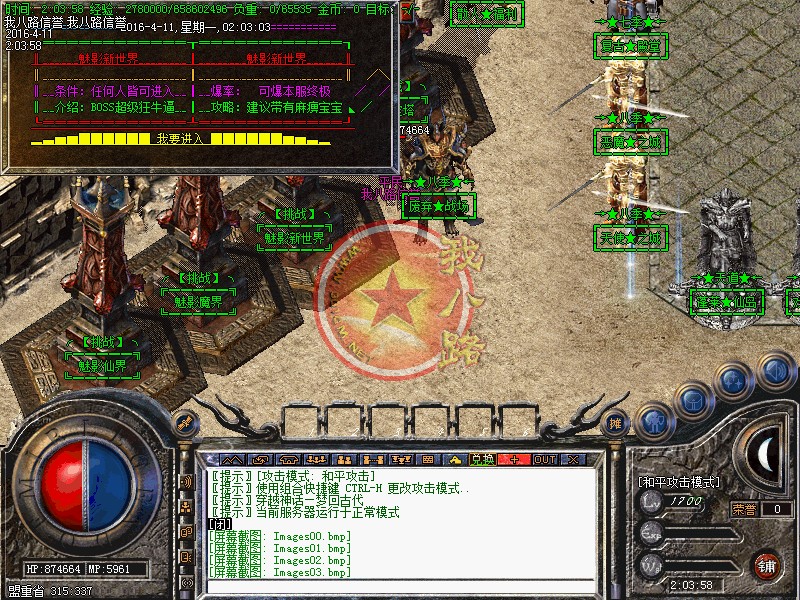The width and height of the screenshot is (800, 600).
Task: Click the 兑换 exchange button
Action: click(483, 459)
